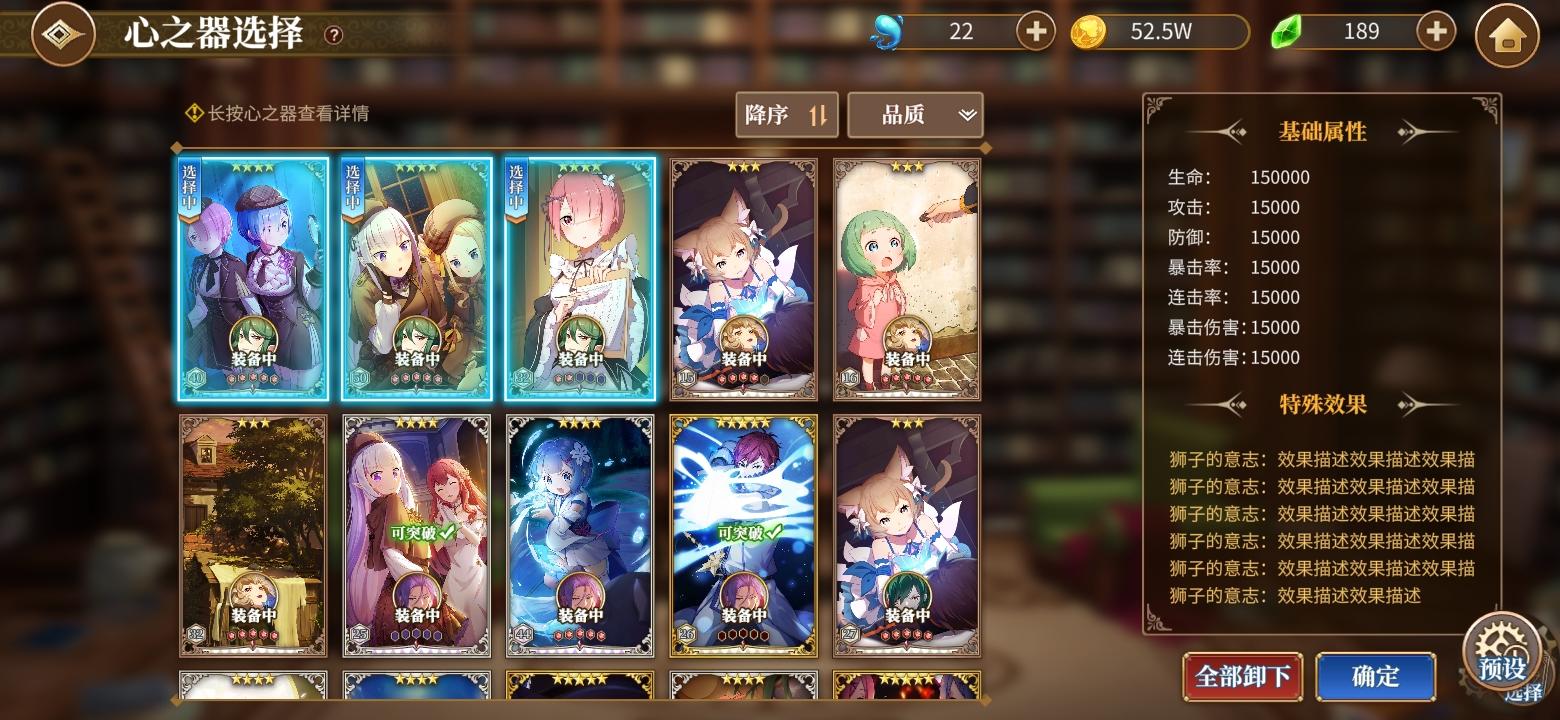The width and height of the screenshot is (1560, 720).
Task: Confirm selection with the 确定 button
Action: click(x=1376, y=677)
